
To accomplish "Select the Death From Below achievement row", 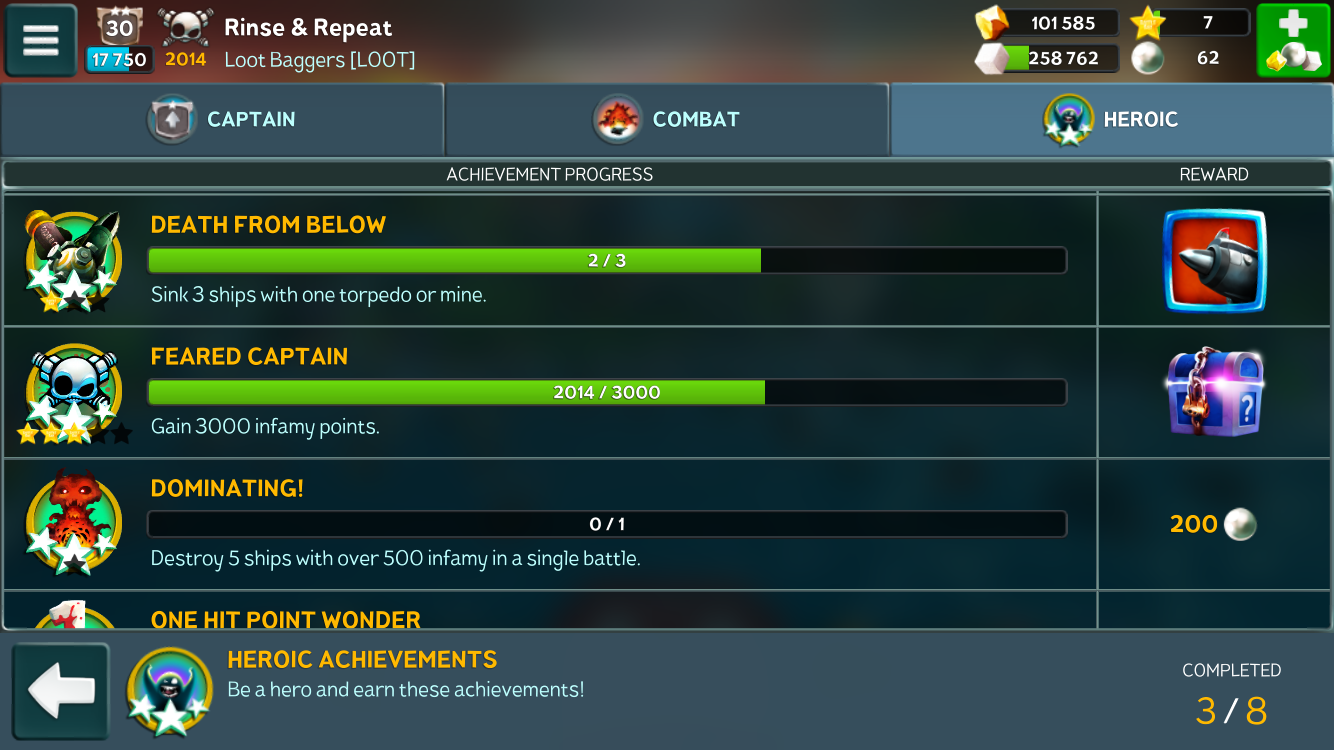I will [x=550, y=260].
